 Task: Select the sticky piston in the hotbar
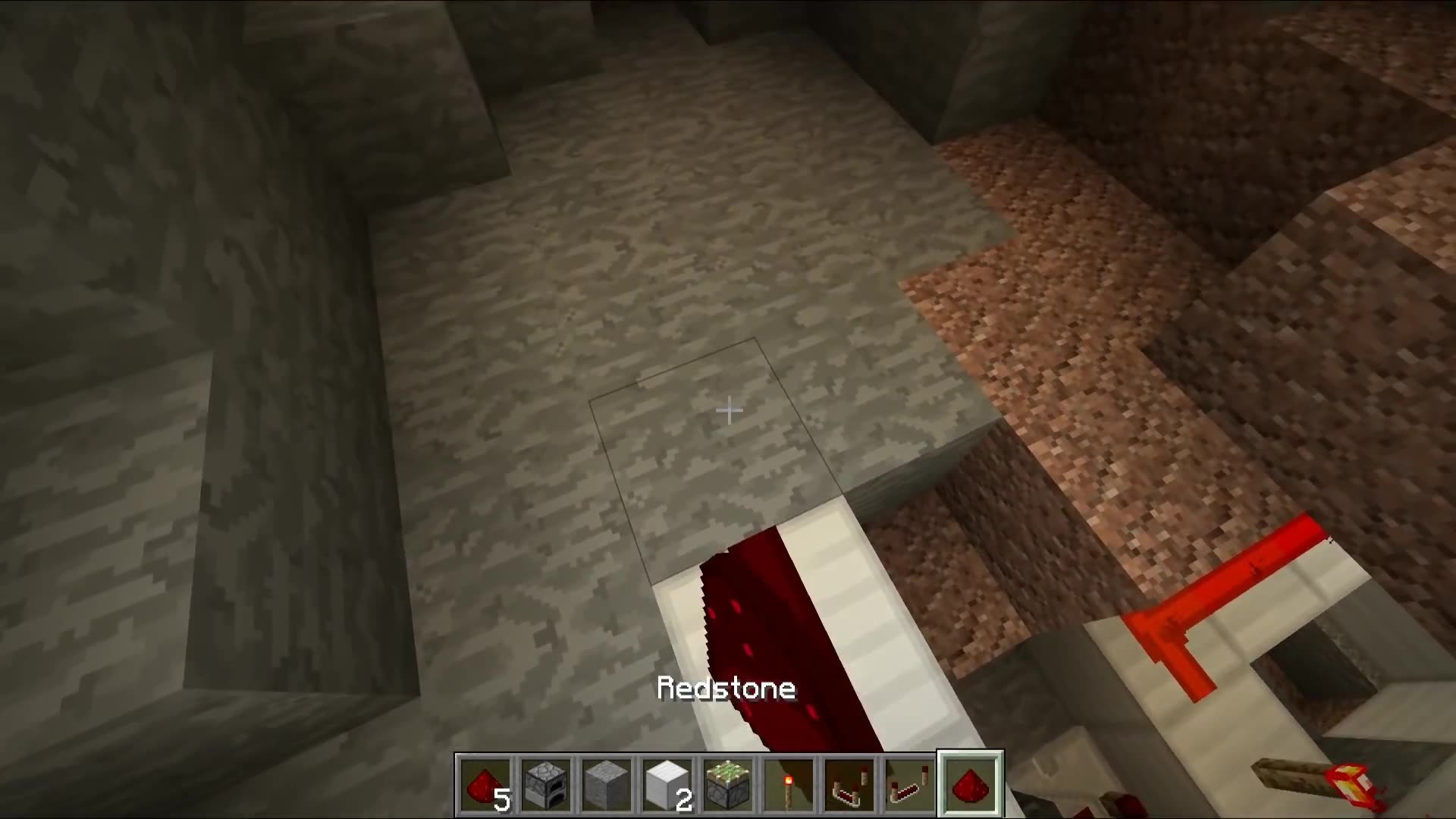[728, 785]
